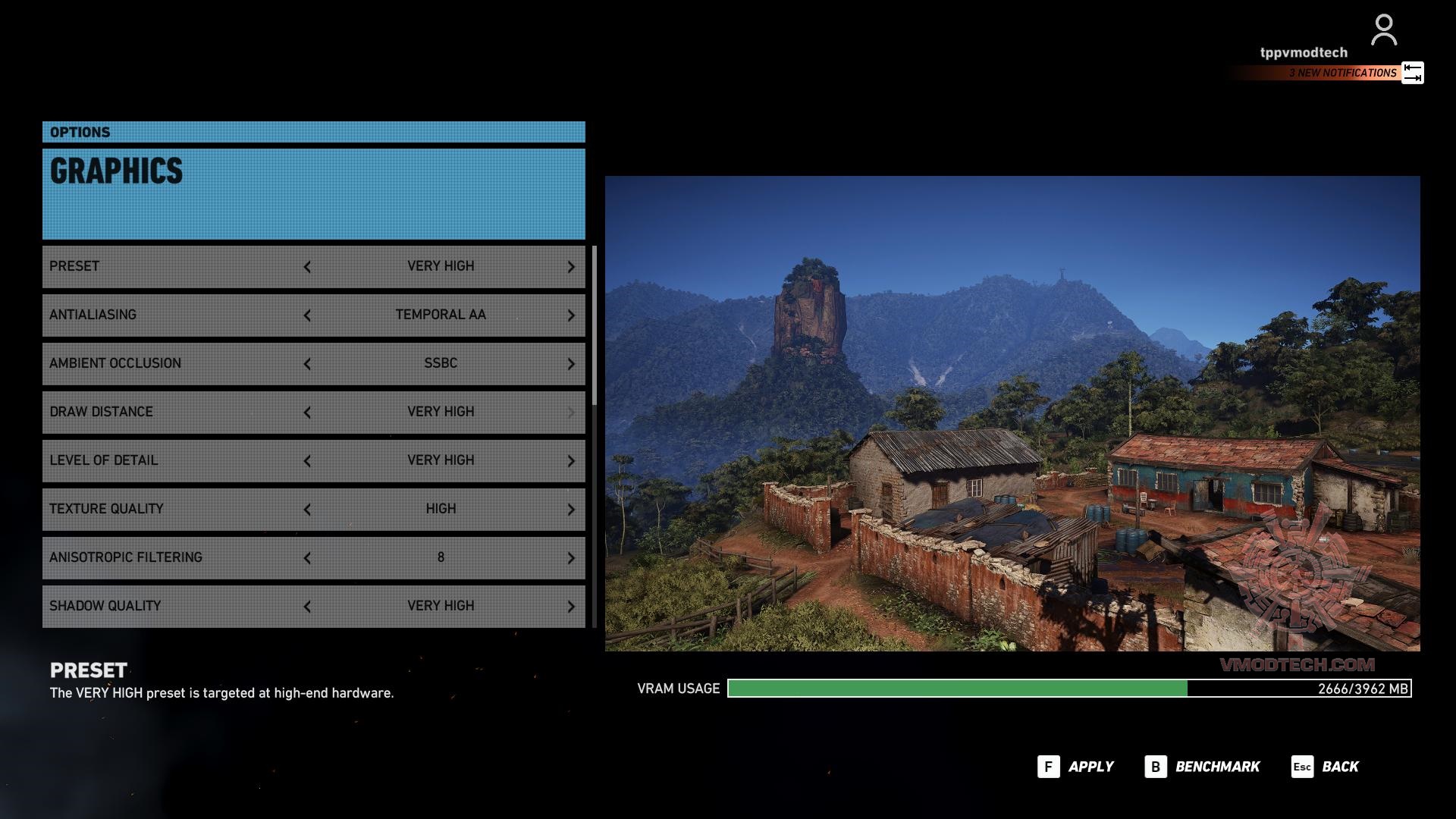Image resolution: width=1456 pixels, height=819 pixels.
Task: Lower the Draw Distance setting
Action: [x=307, y=413]
